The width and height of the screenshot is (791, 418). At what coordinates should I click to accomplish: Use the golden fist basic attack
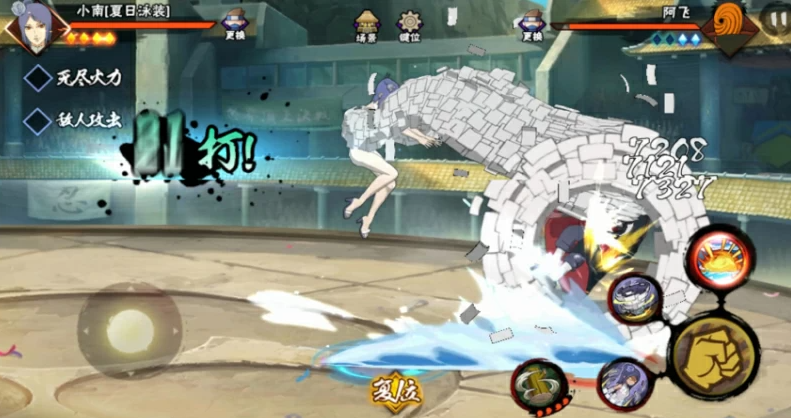714,355
